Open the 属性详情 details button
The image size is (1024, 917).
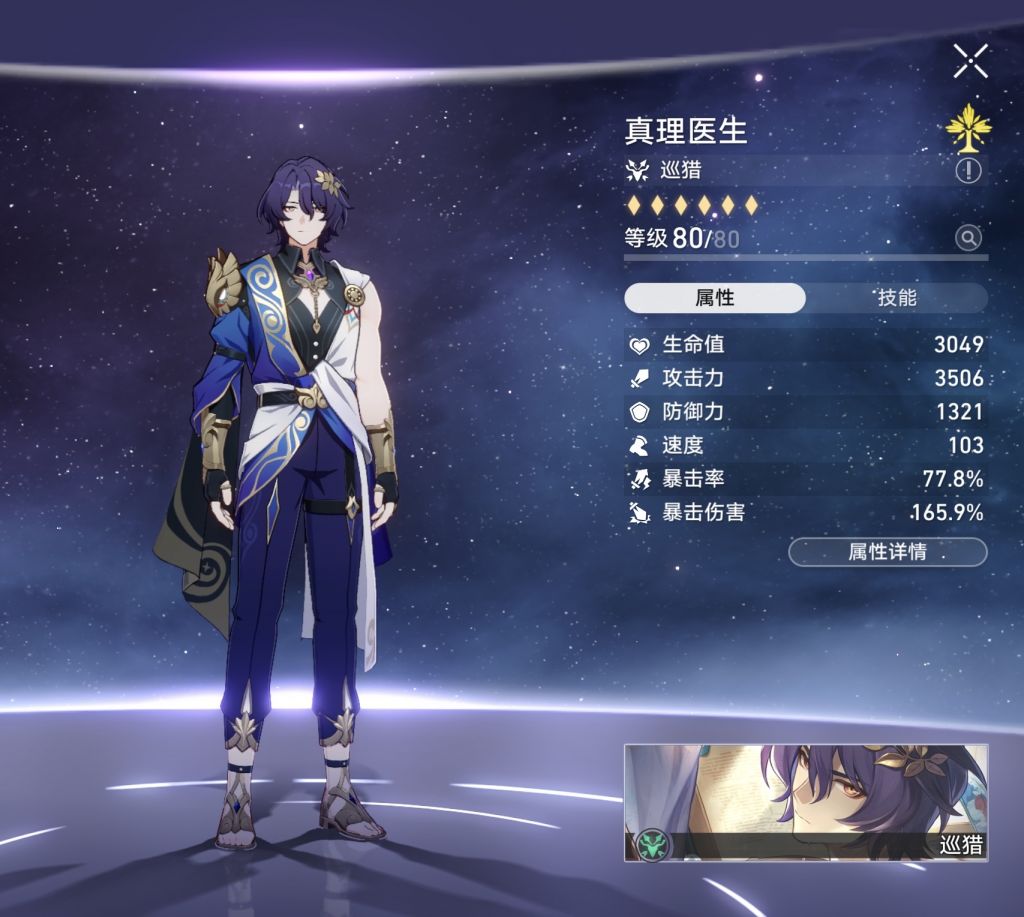pyautogui.click(x=887, y=552)
